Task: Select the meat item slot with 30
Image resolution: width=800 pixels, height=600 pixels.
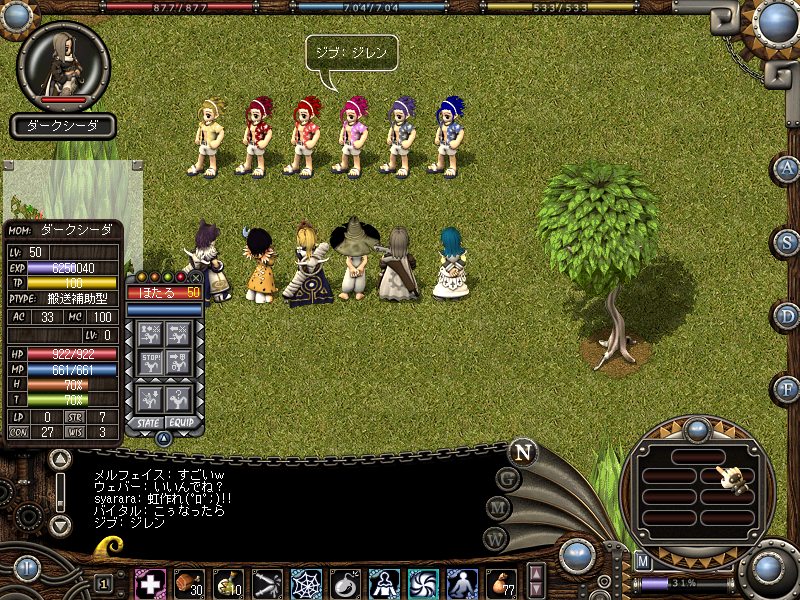Action: [188, 583]
